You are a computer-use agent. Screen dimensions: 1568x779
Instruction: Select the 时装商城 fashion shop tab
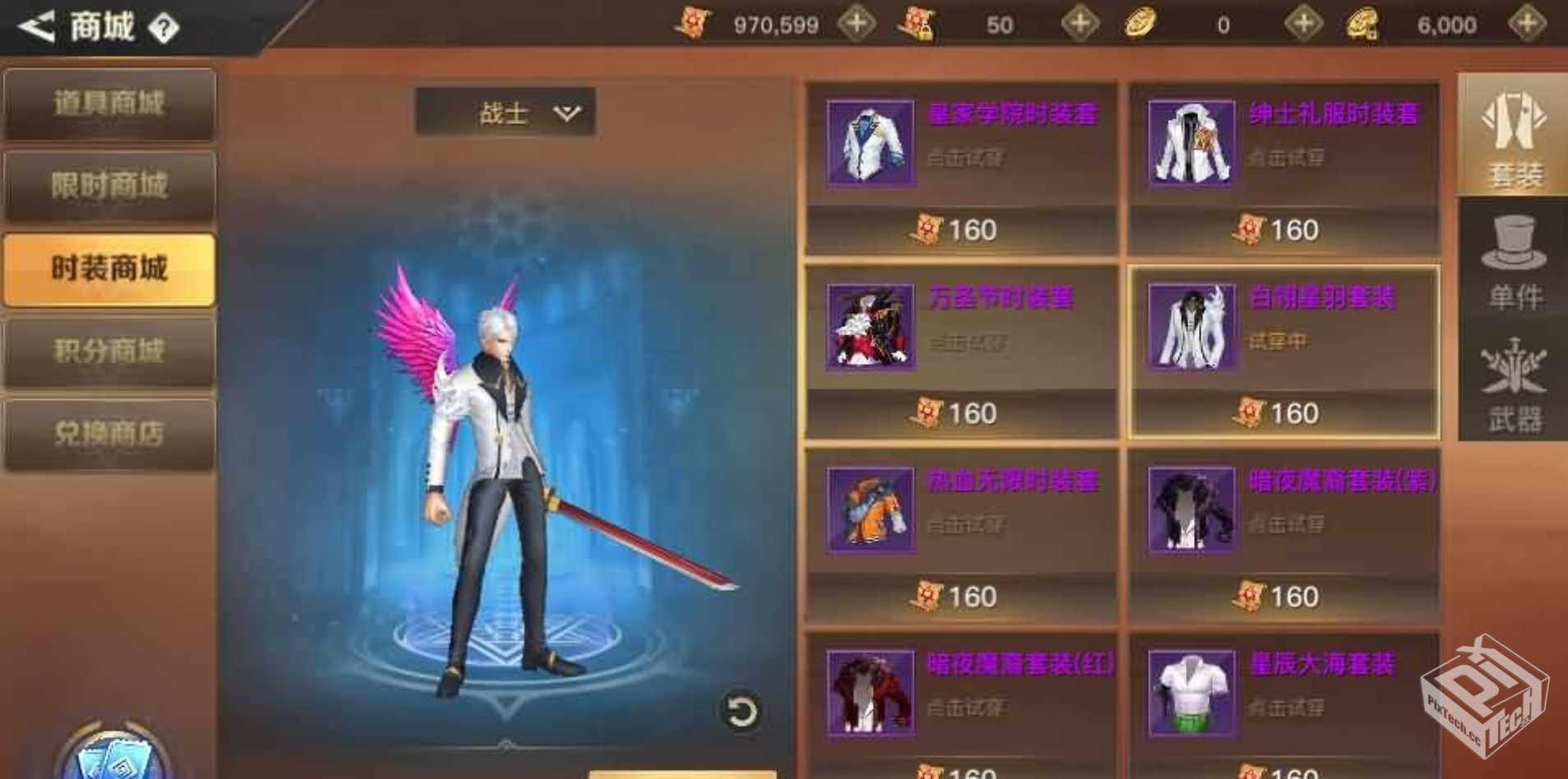[x=109, y=270]
